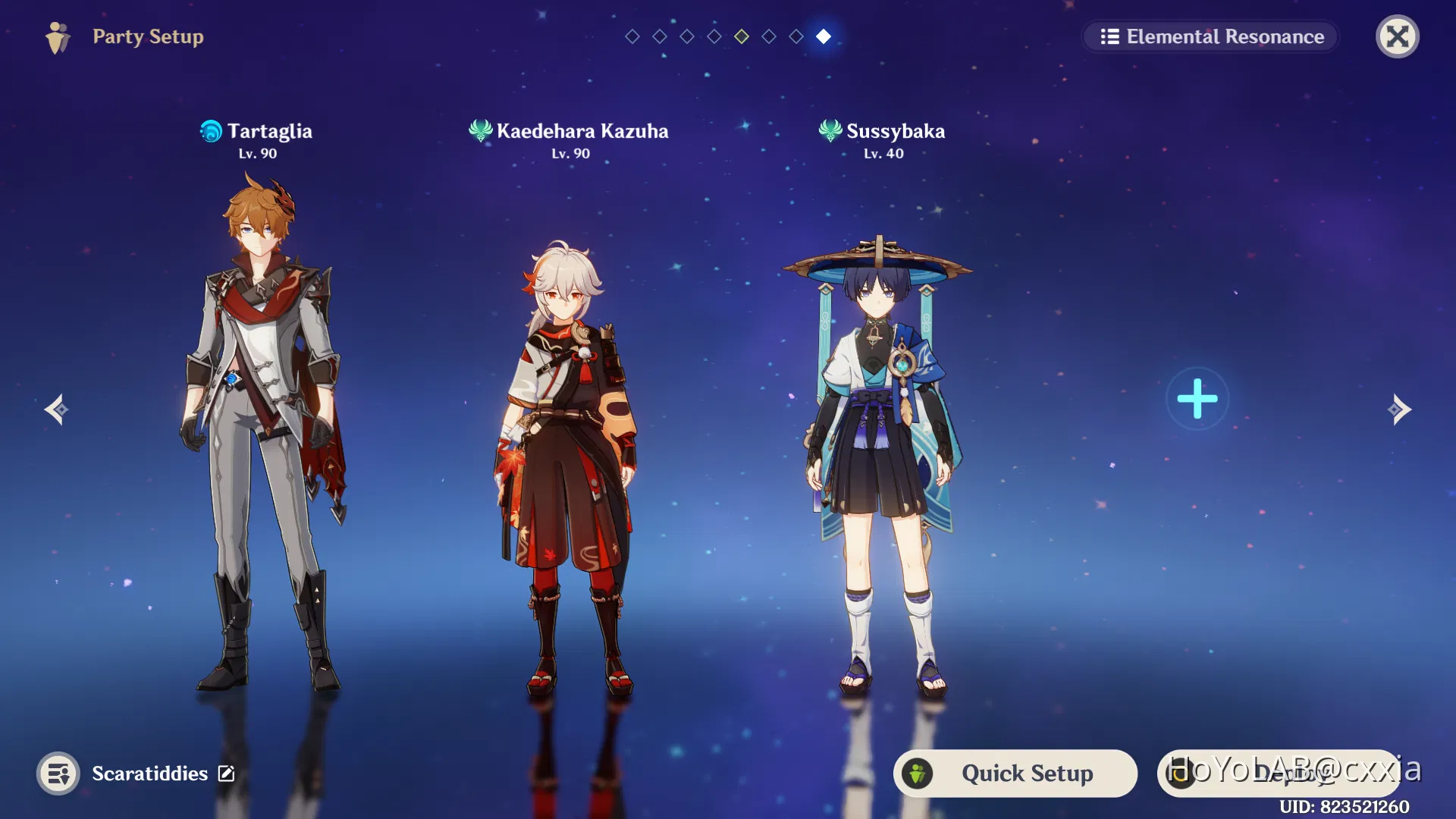Viewport: 1456px width, 819px height.
Task: Select the first diamond page indicator
Action: [632, 36]
